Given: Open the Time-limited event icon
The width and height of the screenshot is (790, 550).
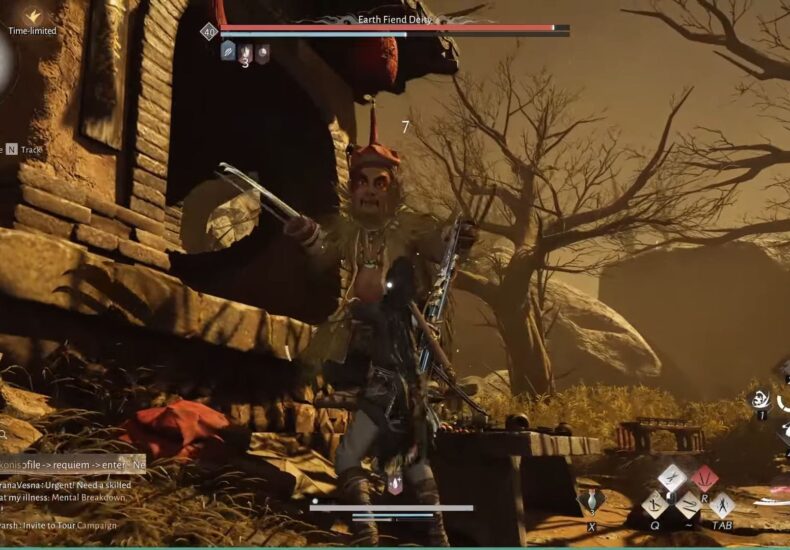Looking at the screenshot, I should click(32, 16).
